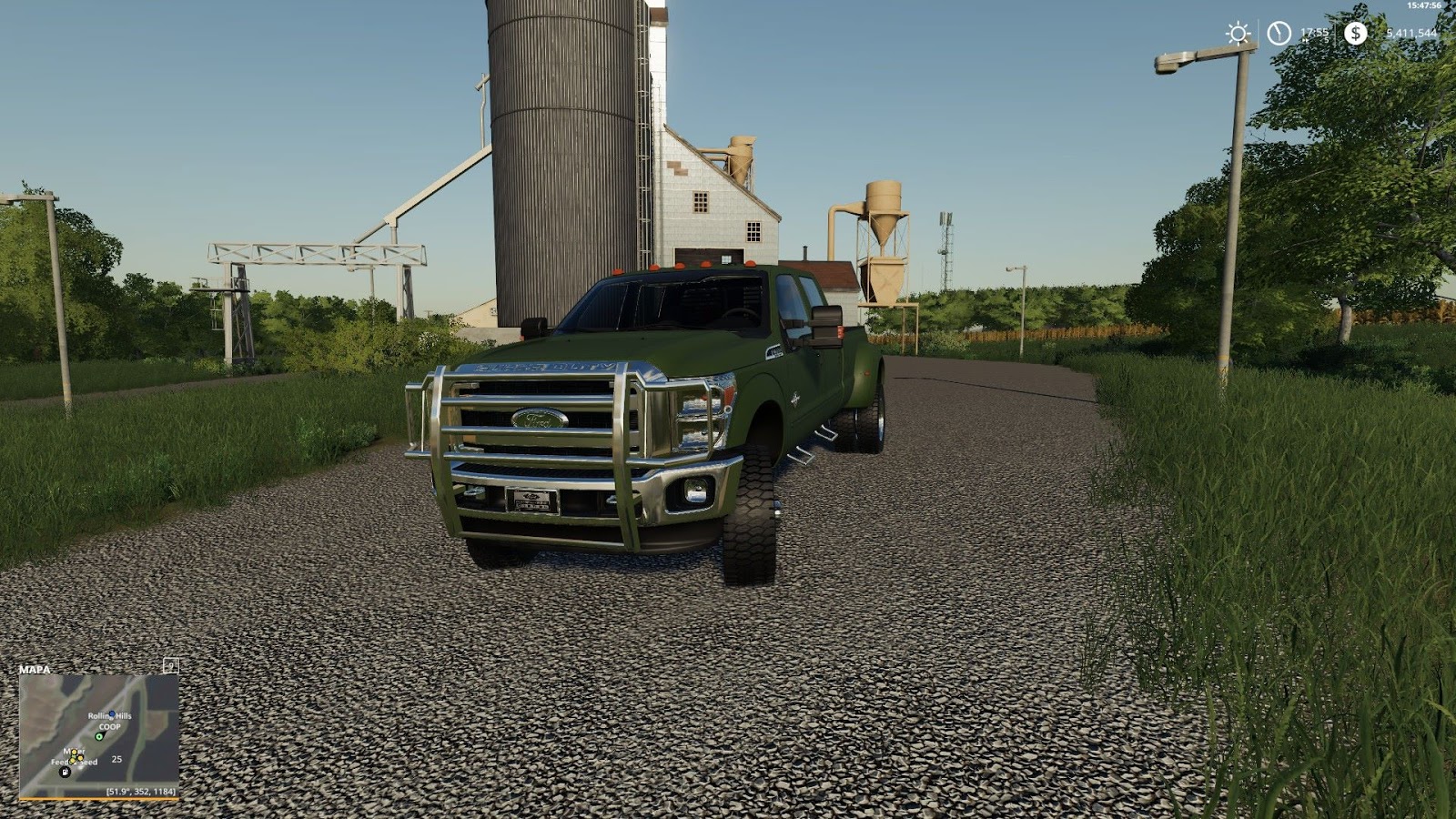Click the coordinates readout on the minimap
This screenshot has width=1456, height=819.
141,792
